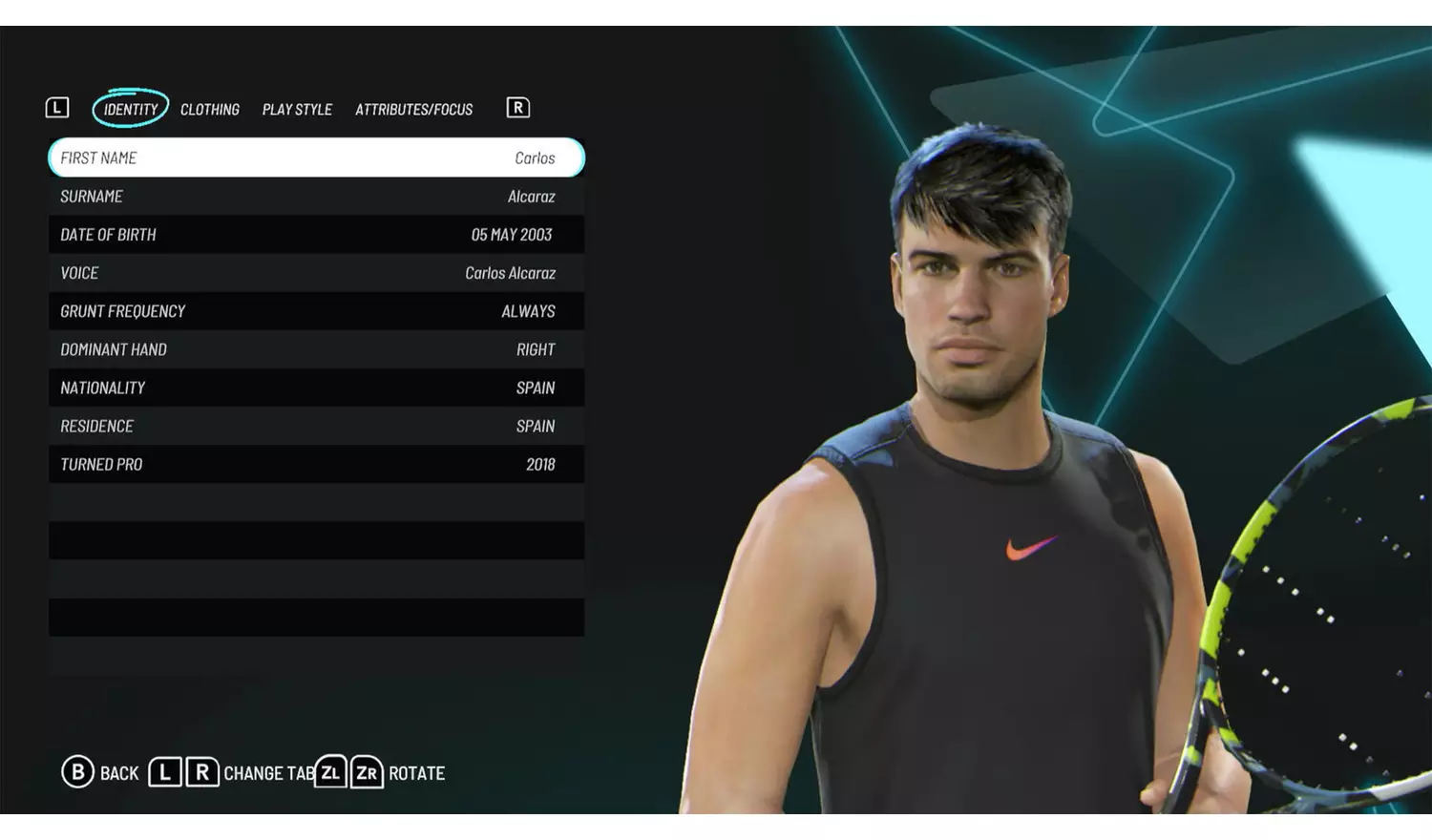Adjust the Grunt Frequency option
This screenshot has width=1432, height=840.
[316, 311]
